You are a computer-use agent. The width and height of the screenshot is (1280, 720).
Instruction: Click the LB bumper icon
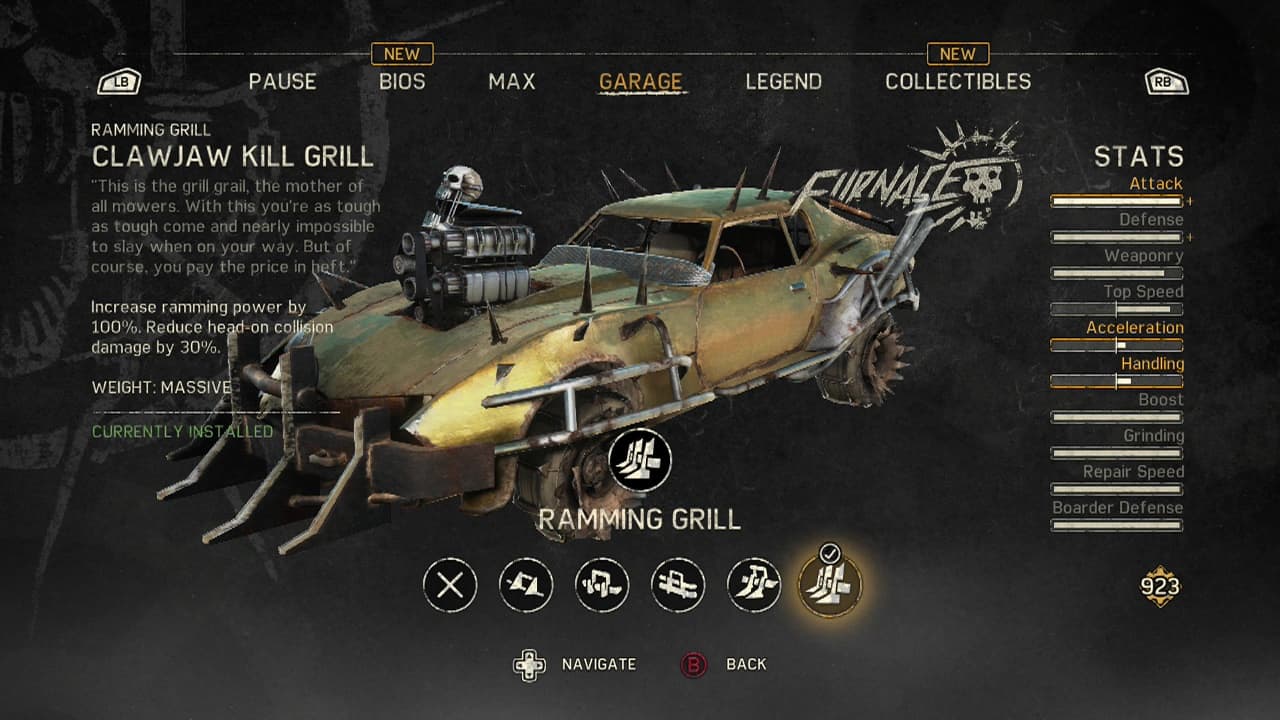[x=122, y=82]
